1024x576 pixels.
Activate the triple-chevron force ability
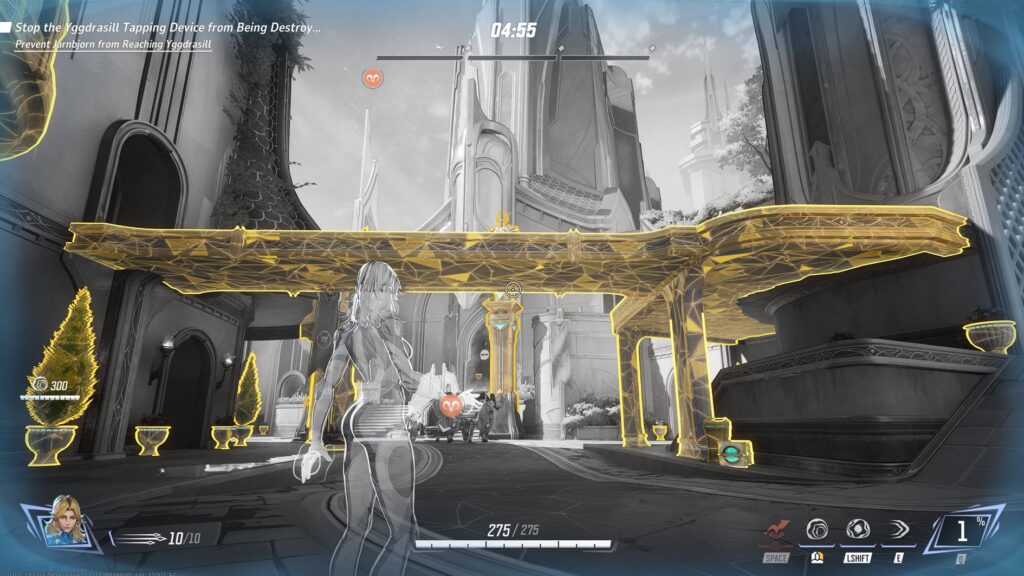click(898, 530)
